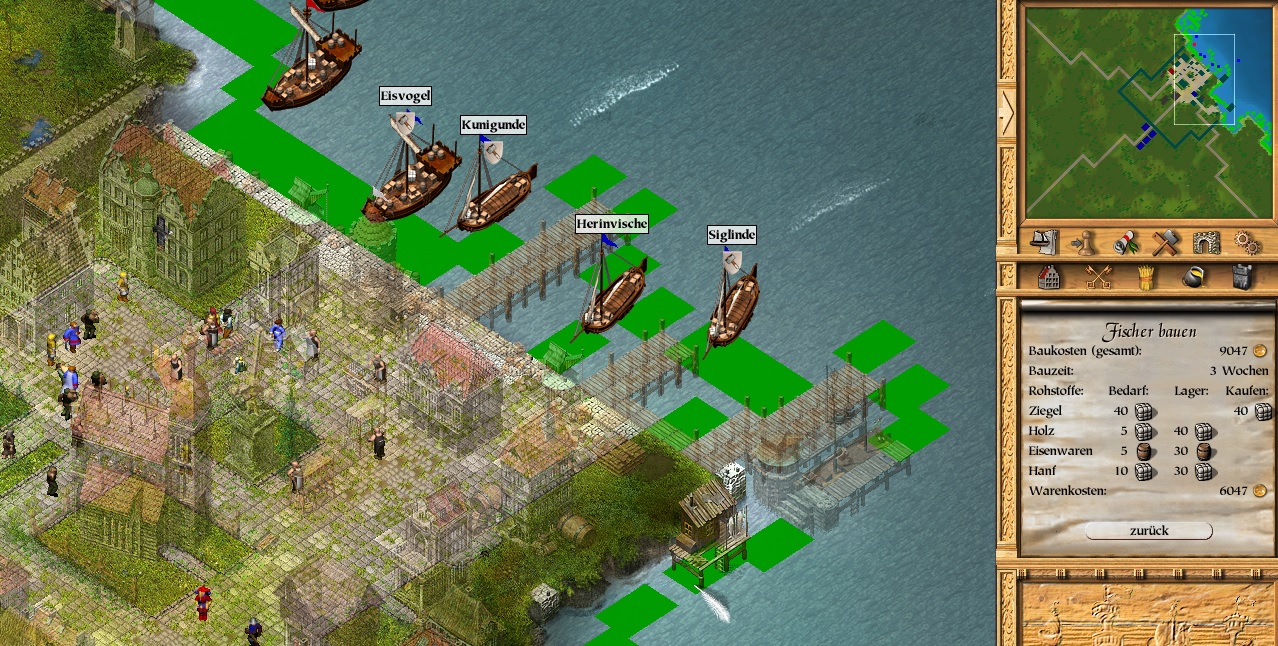Select the pouring pot building category

click(1193, 277)
